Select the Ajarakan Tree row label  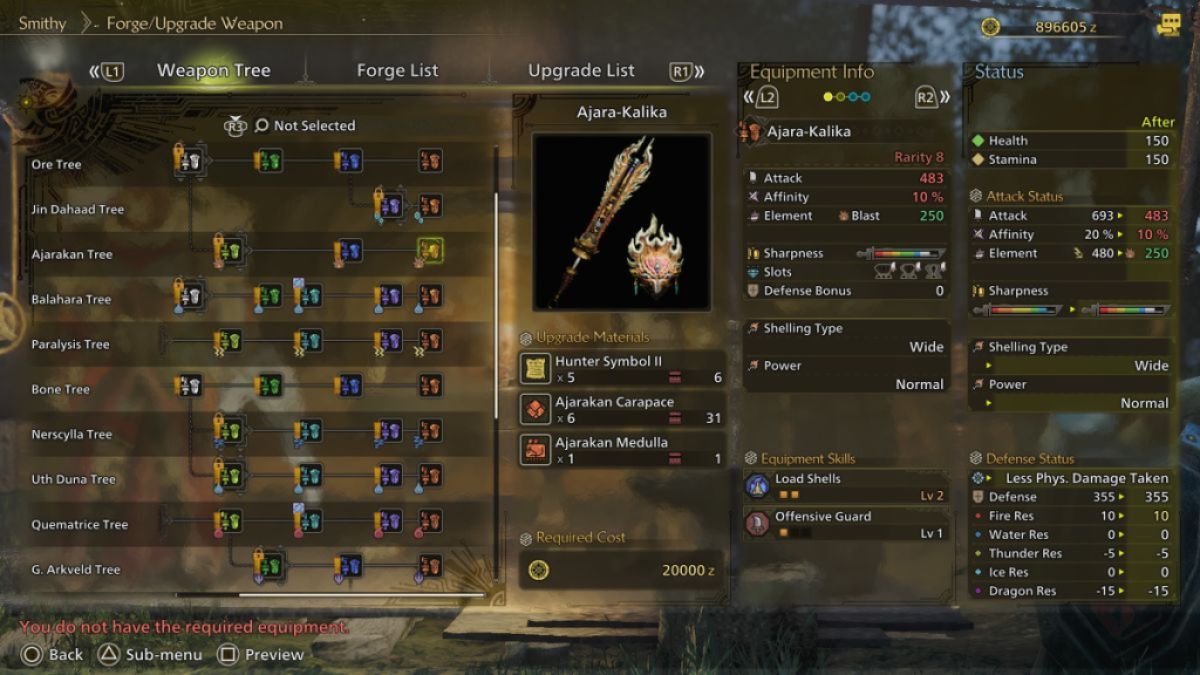tap(72, 254)
